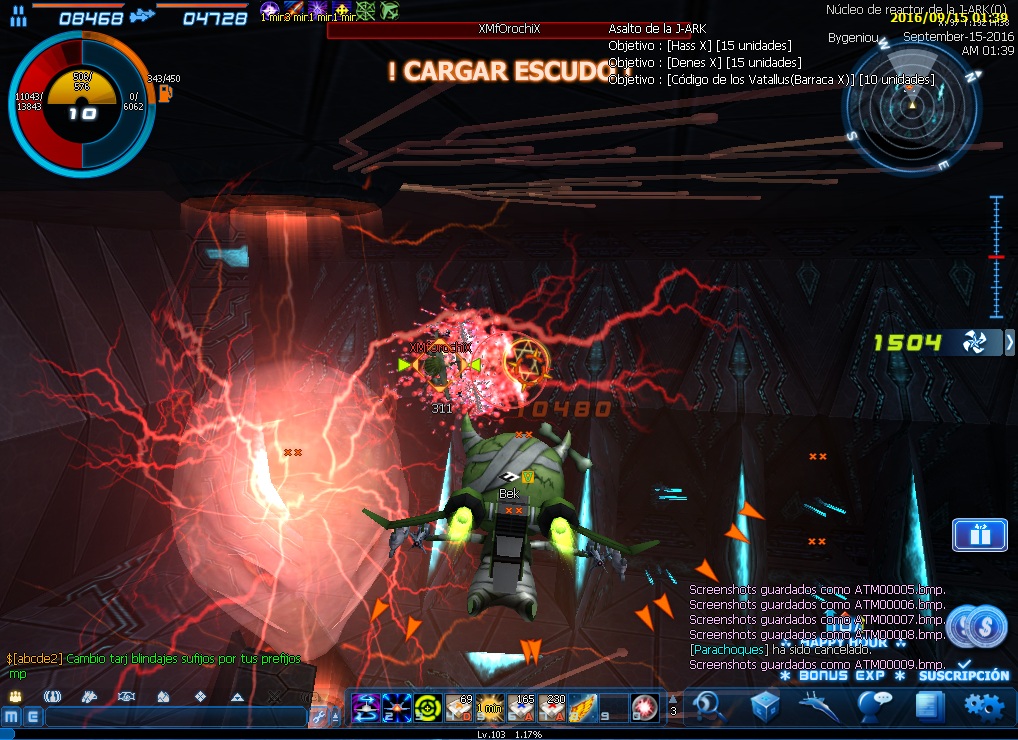This screenshot has width=1018, height=740.
Task: Open the wrench chat options button
Action: pyautogui.click(x=318, y=717)
